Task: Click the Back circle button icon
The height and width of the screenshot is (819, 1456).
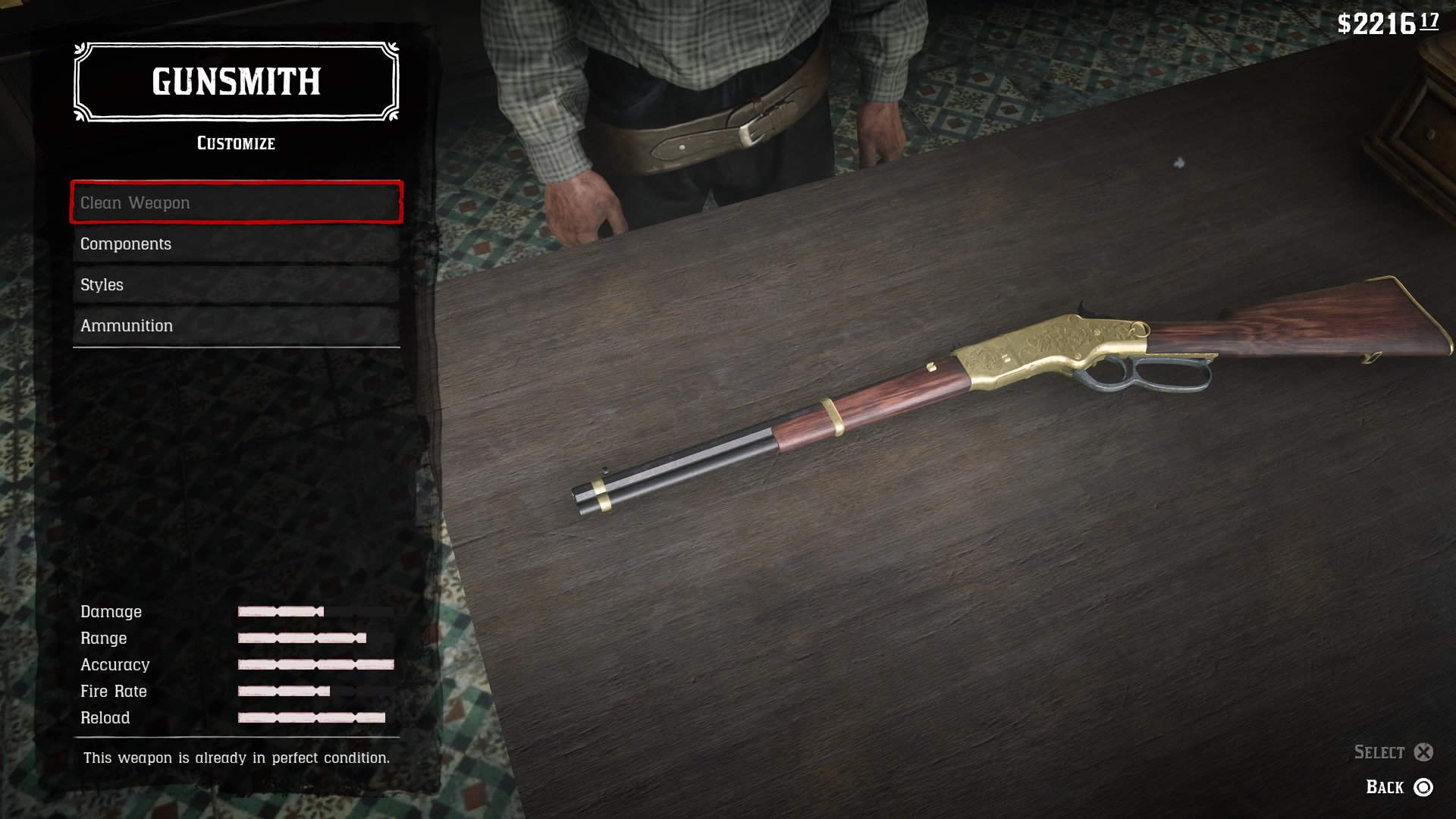Action: click(x=1424, y=788)
